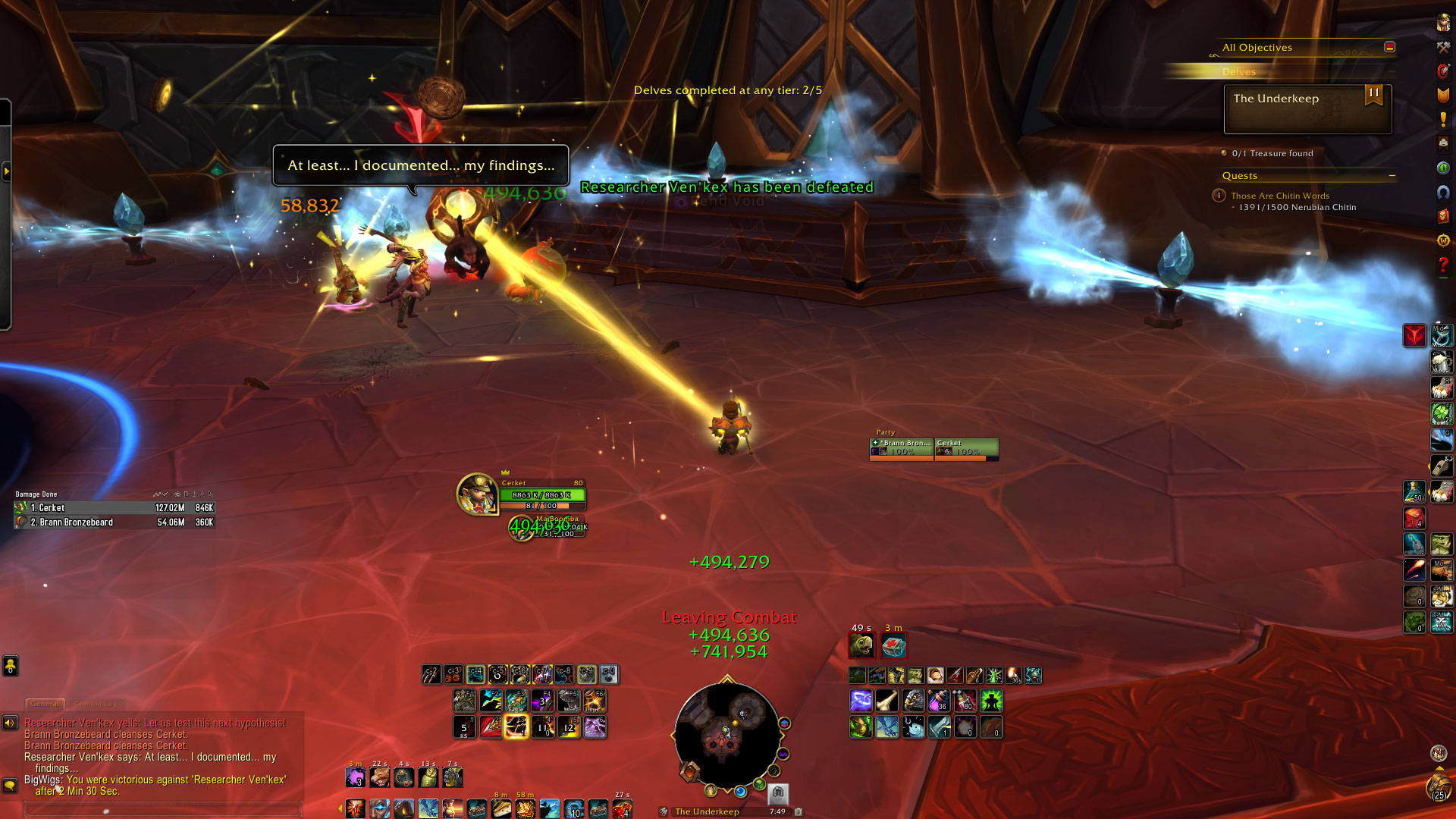Activate the blue lightning ability bound to F2
This screenshot has height=819, width=1456.
491,701
